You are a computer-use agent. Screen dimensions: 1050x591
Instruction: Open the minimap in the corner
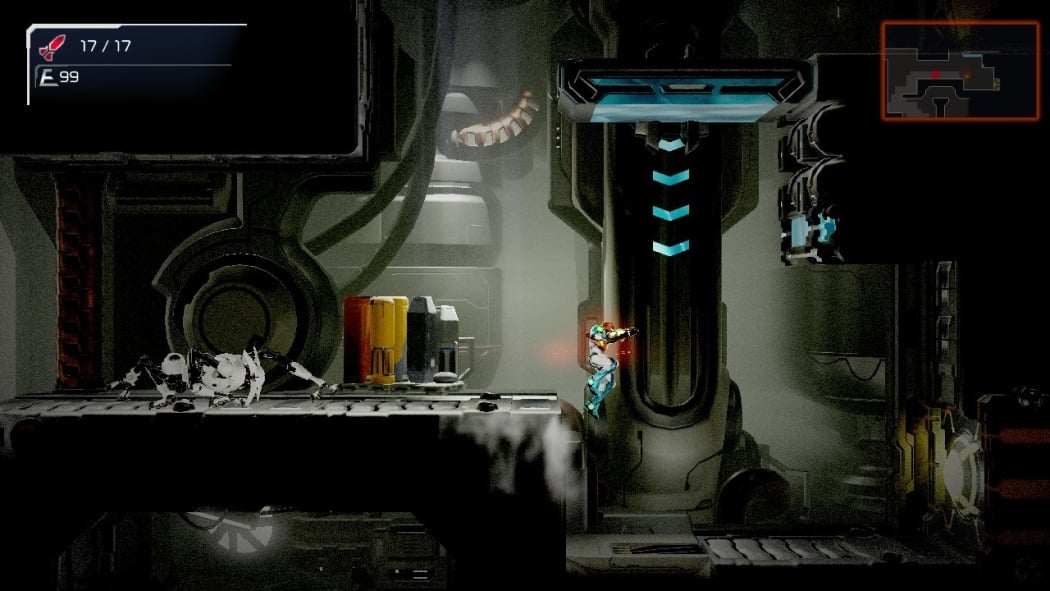[x=960, y=70]
